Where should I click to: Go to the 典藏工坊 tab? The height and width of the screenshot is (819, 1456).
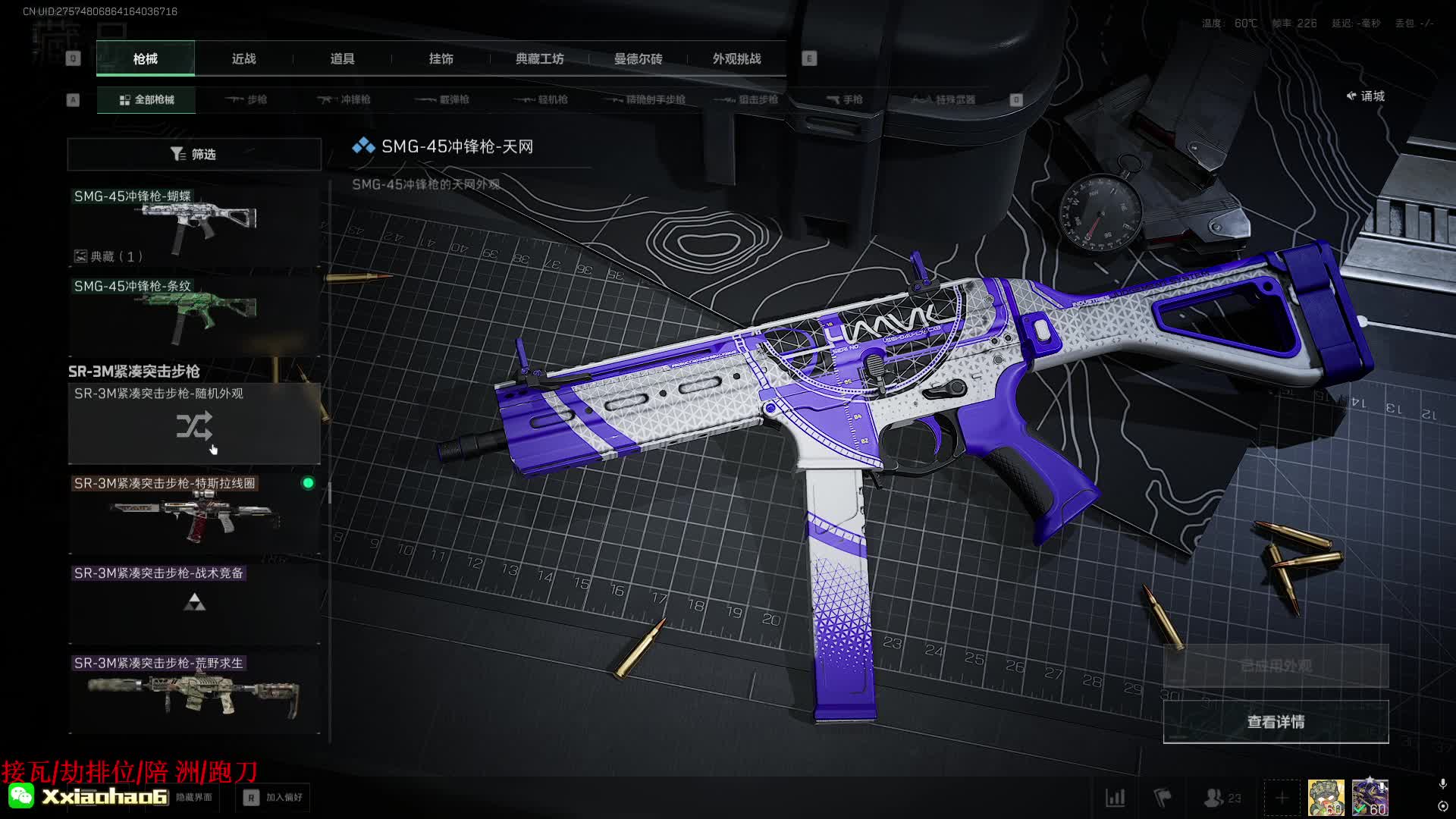[539, 58]
